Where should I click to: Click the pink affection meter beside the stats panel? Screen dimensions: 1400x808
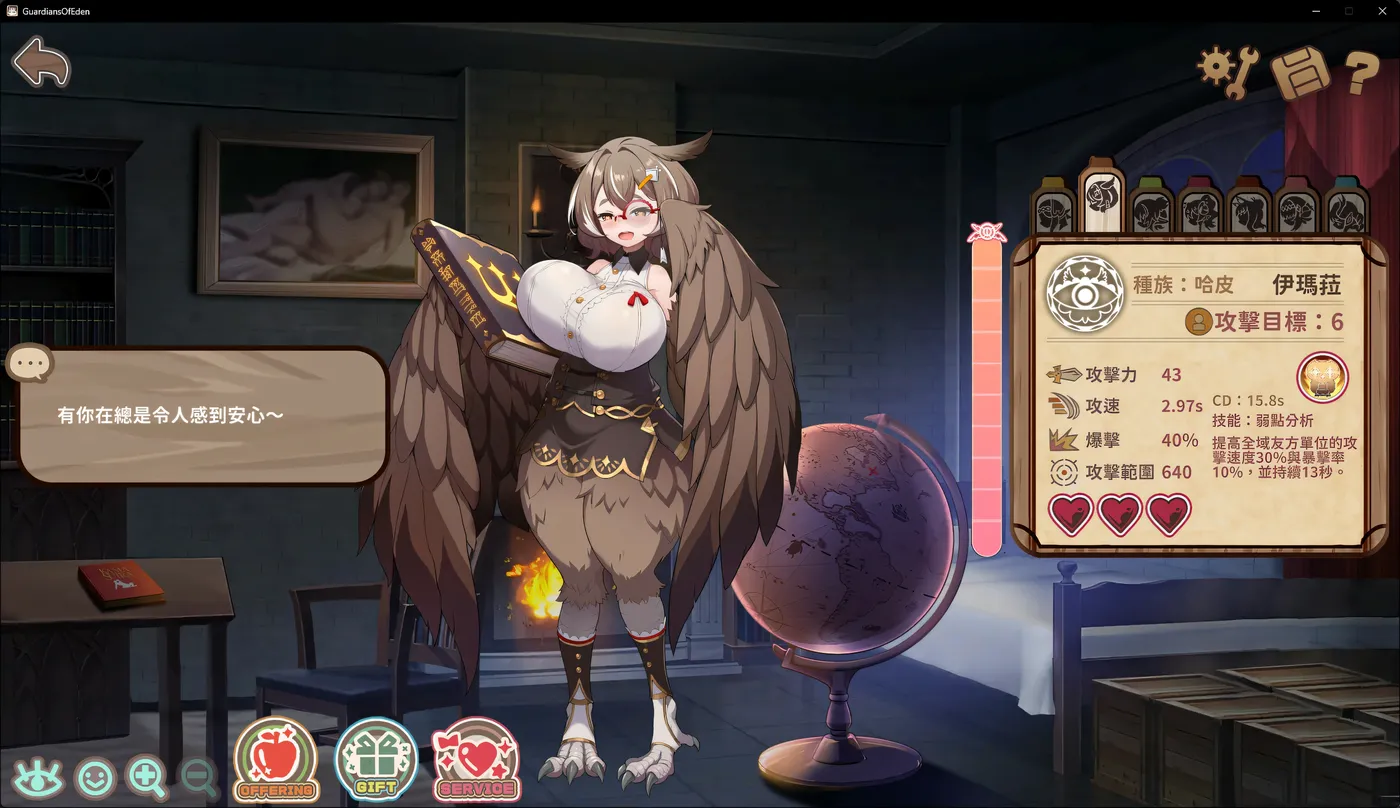pos(987,400)
